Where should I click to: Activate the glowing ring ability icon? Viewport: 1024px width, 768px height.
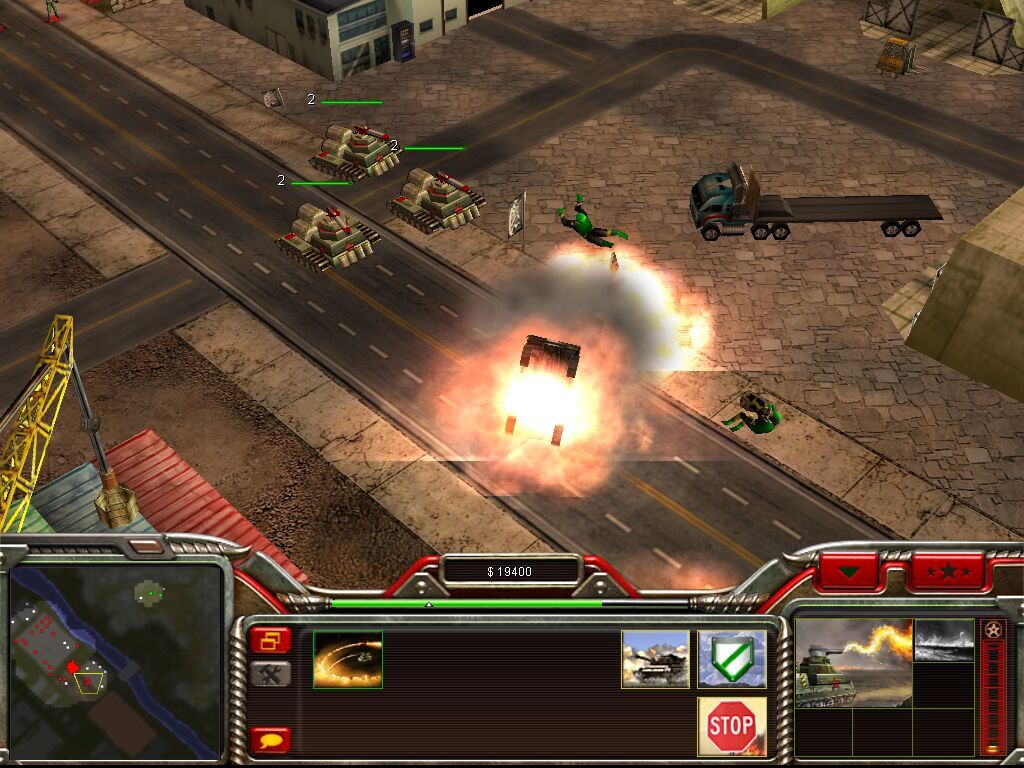pos(348,659)
